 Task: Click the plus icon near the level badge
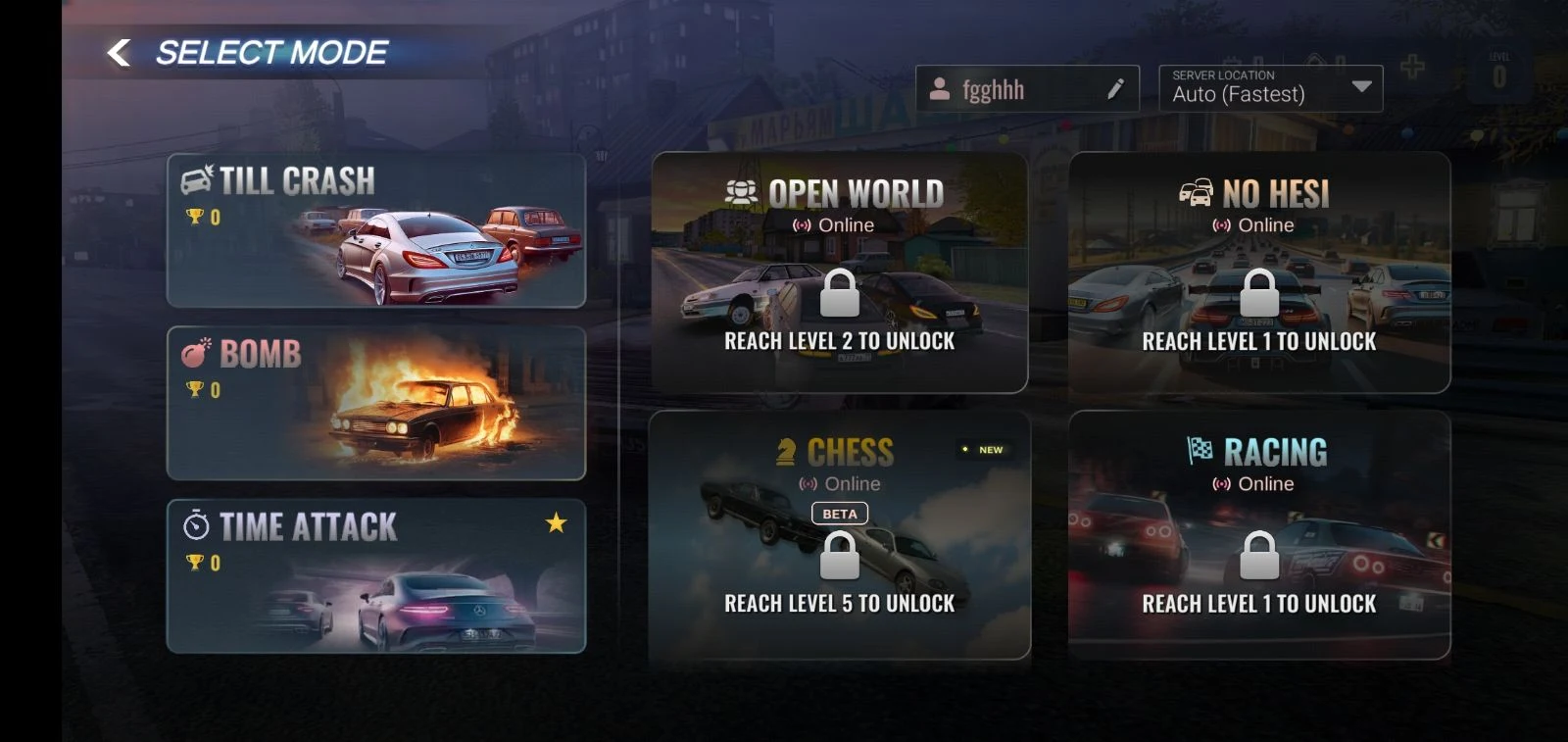click(1411, 68)
